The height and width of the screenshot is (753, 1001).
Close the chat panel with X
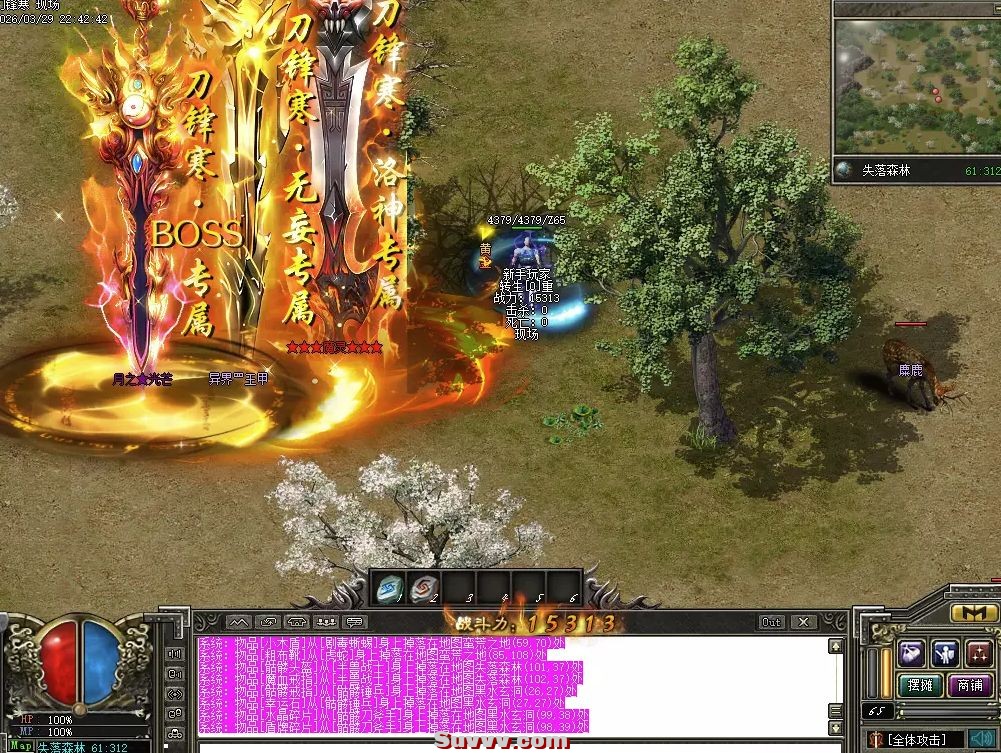(x=804, y=622)
